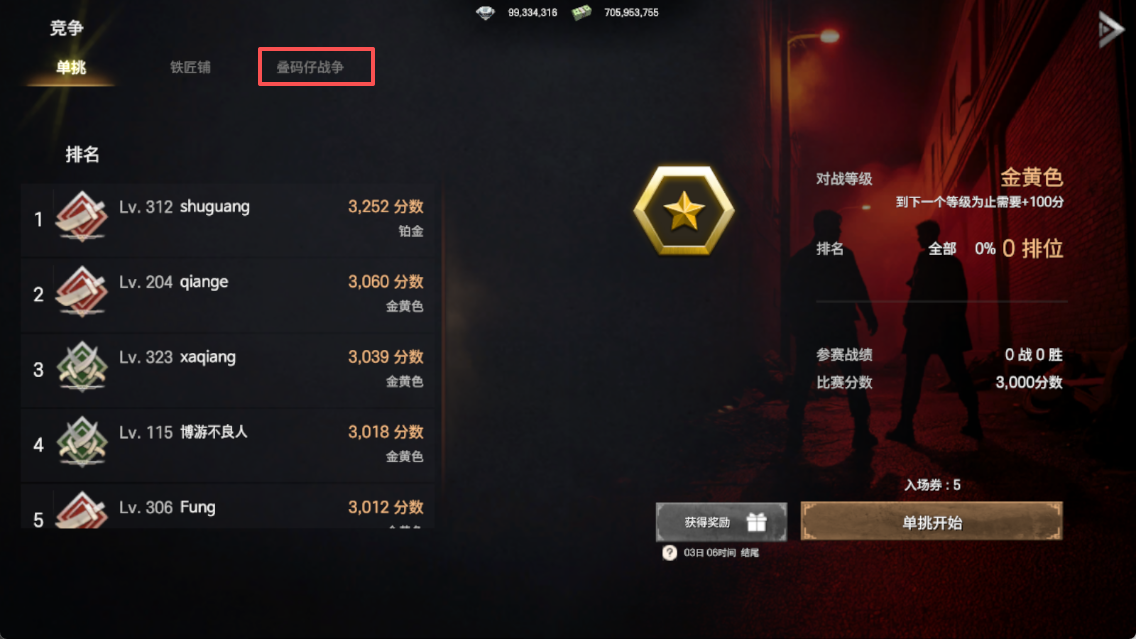The width and height of the screenshot is (1136, 639).
Task: Select Fung's ranking row
Action: pyautogui.click(x=230, y=510)
